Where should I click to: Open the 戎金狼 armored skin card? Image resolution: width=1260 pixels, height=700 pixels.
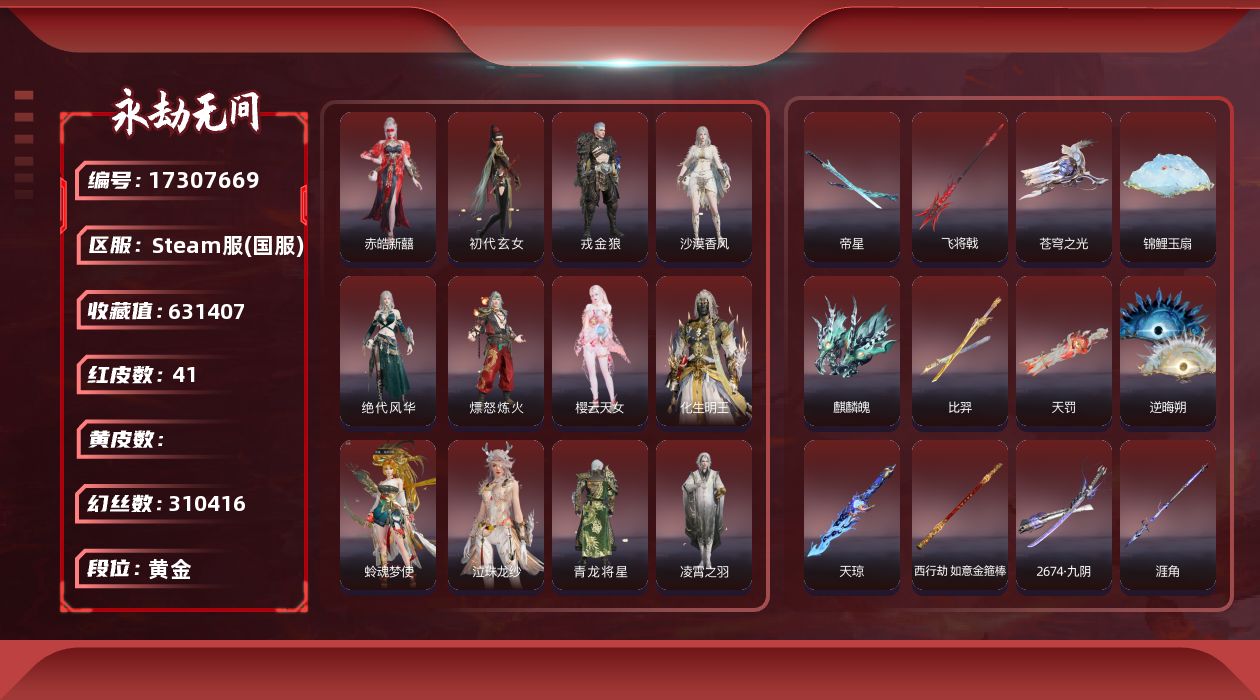tap(600, 187)
